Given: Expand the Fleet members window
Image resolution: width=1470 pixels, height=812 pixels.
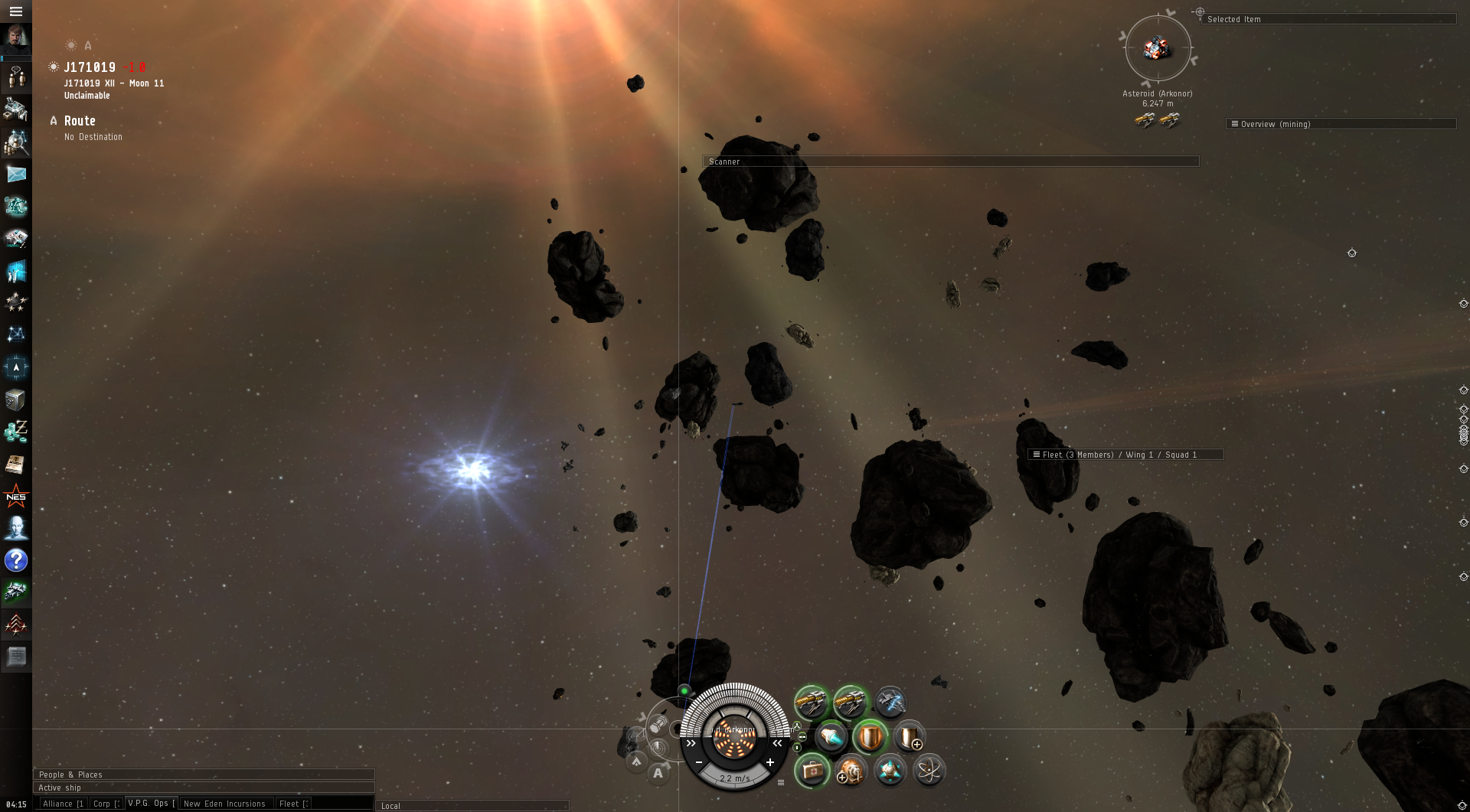Looking at the screenshot, I should point(1124,455).
